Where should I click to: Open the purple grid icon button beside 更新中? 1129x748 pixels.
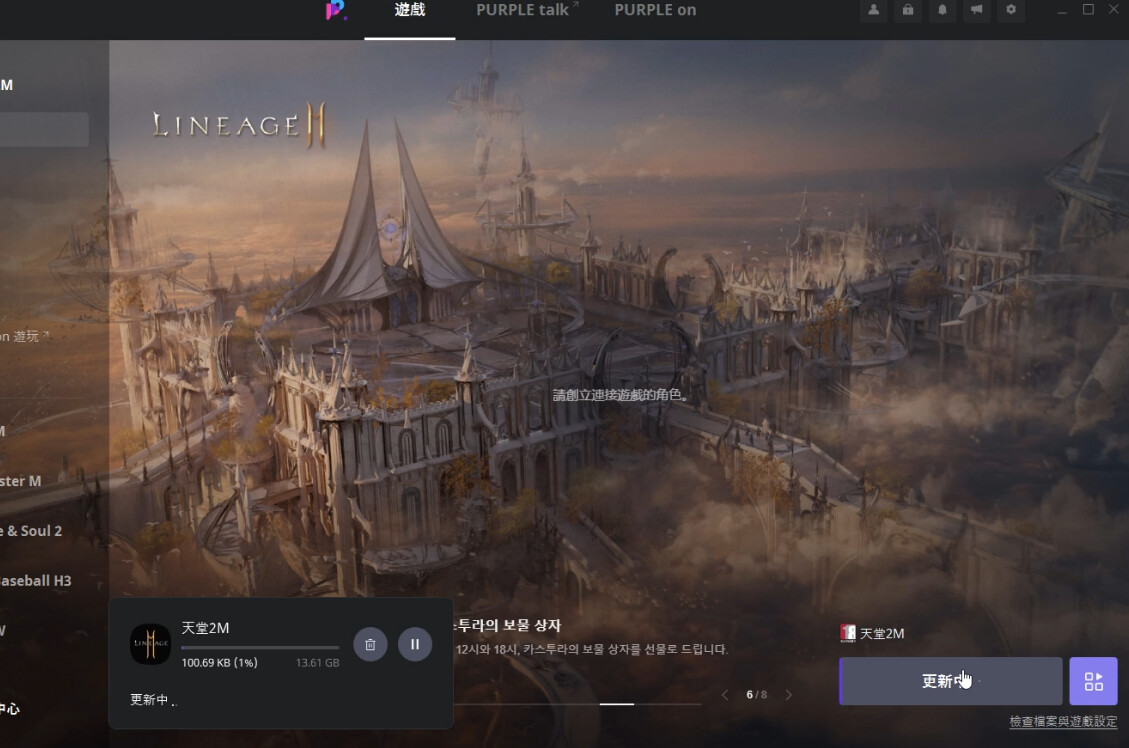[1093, 681]
